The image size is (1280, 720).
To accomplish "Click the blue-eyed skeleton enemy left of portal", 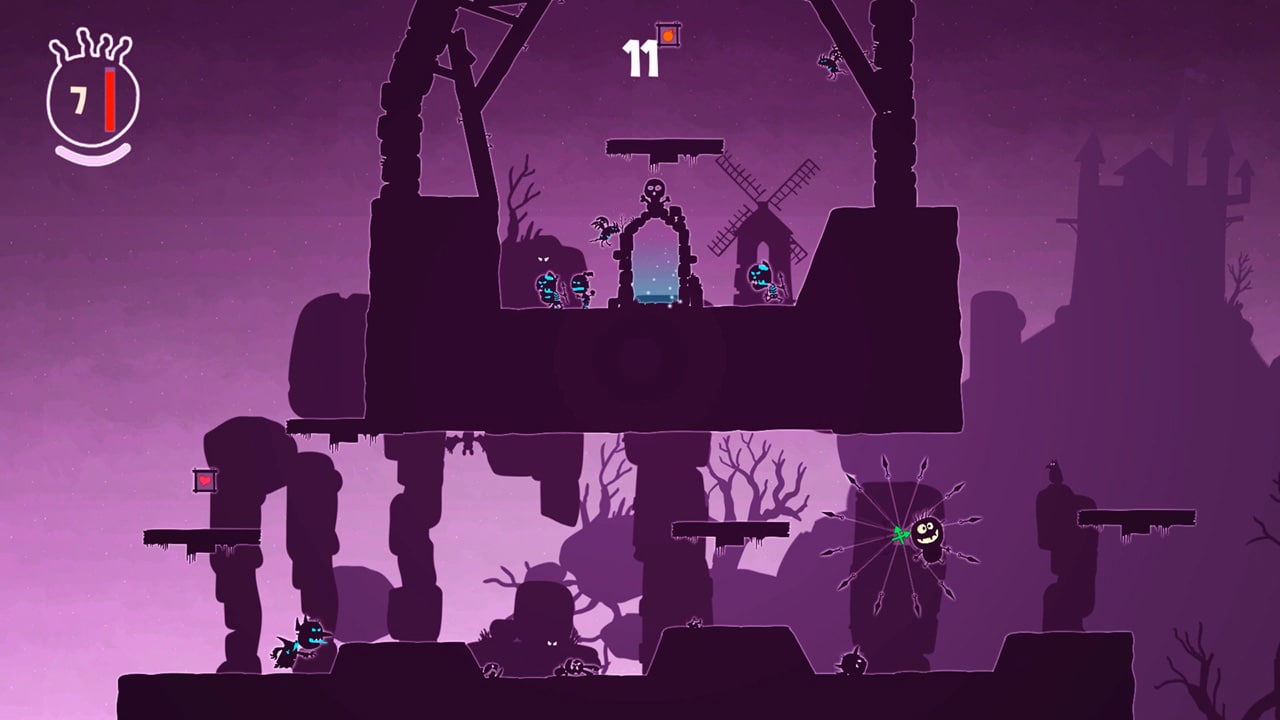I will tap(548, 288).
